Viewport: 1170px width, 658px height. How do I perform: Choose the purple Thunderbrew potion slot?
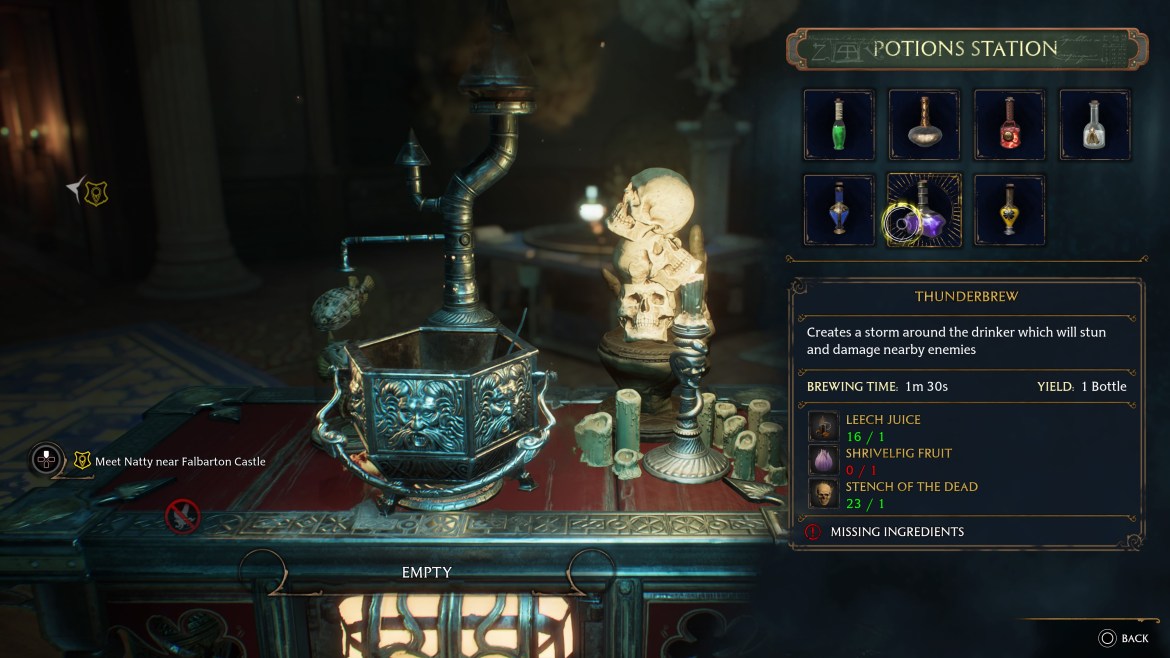pos(924,210)
